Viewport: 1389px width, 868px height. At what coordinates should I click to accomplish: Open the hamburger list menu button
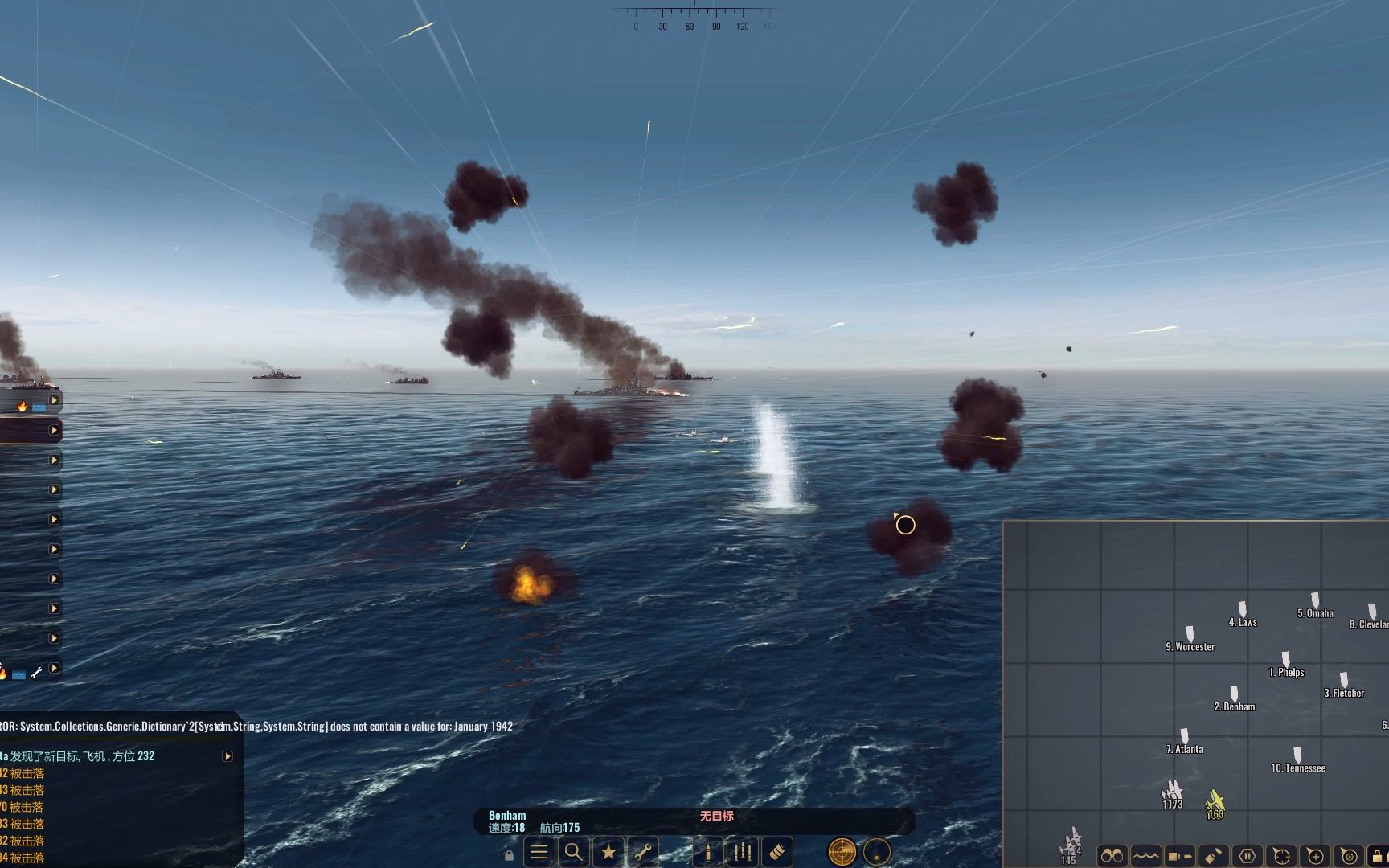click(x=539, y=852)
